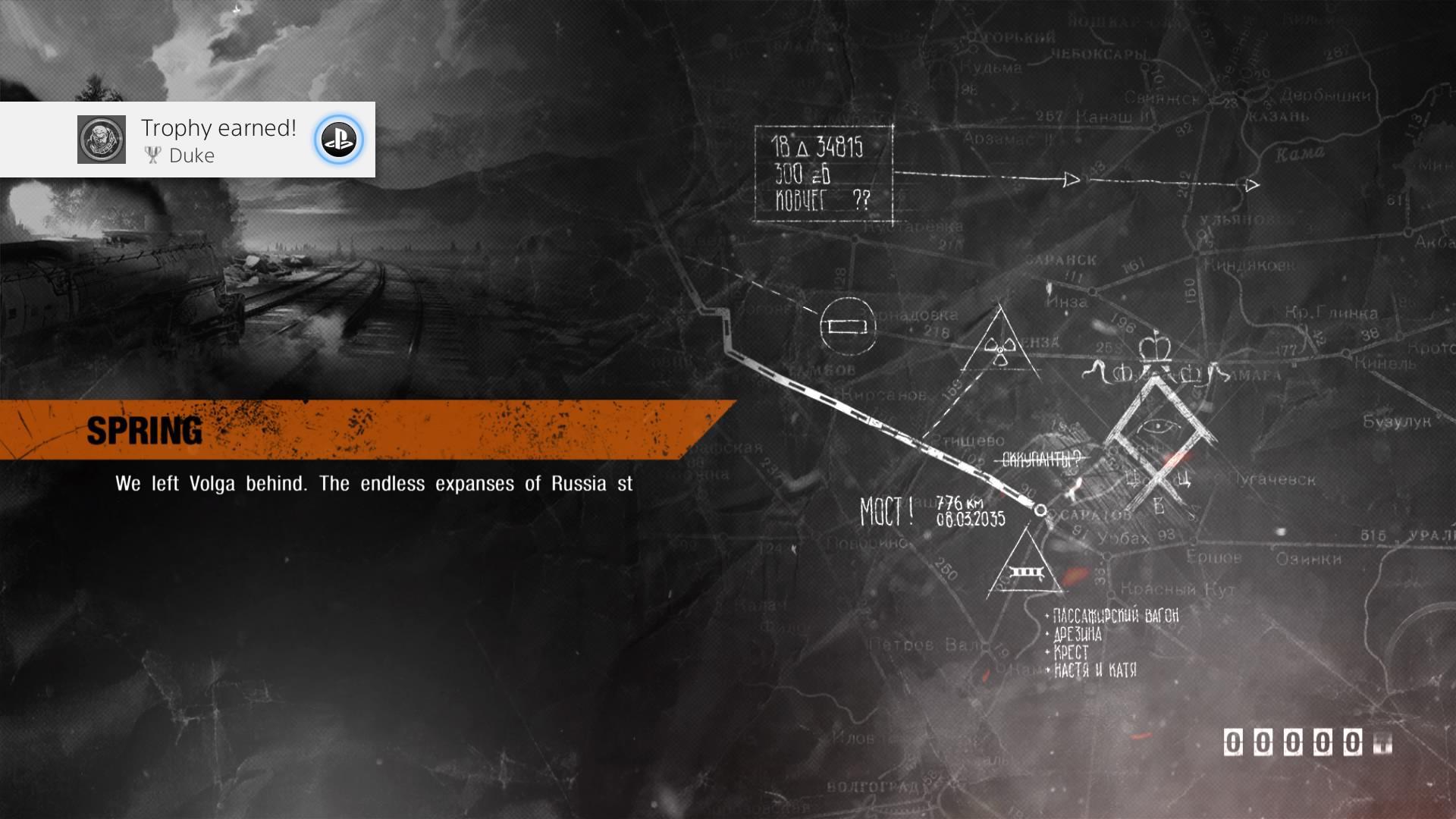
Task: Check the ДРЕЗИНА item in the list
Action: click(x=1077, y=635)
